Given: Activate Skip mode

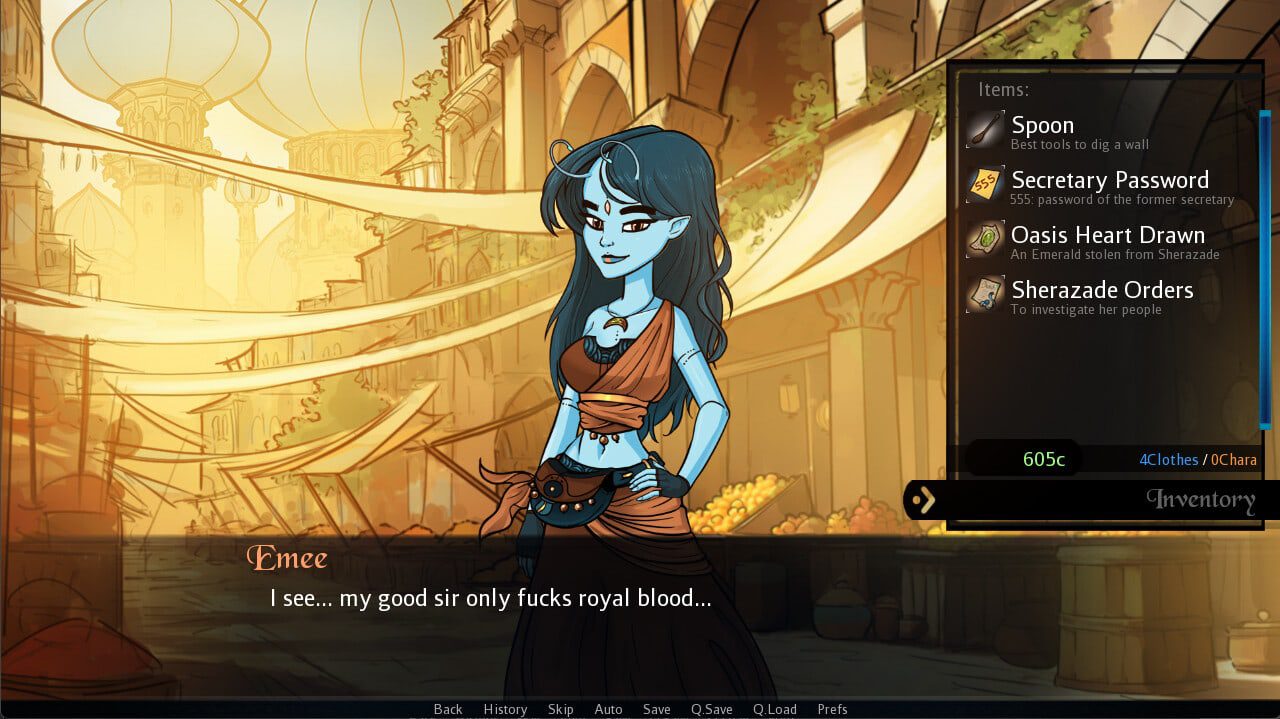Looking at the screenshot, I should [x=560, y=709].
